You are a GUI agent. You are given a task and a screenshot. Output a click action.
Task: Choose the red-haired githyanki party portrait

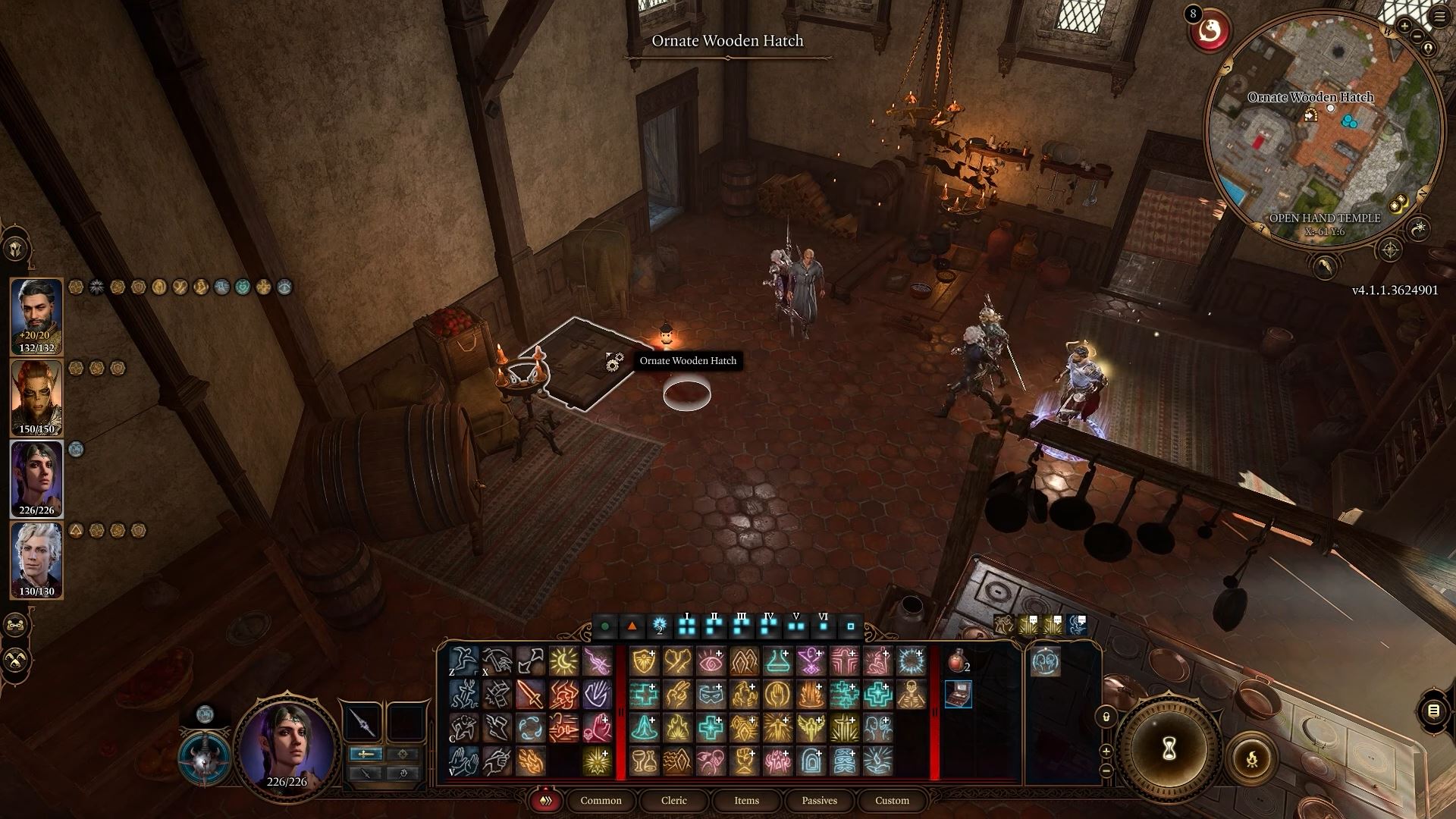click(36, 397)
